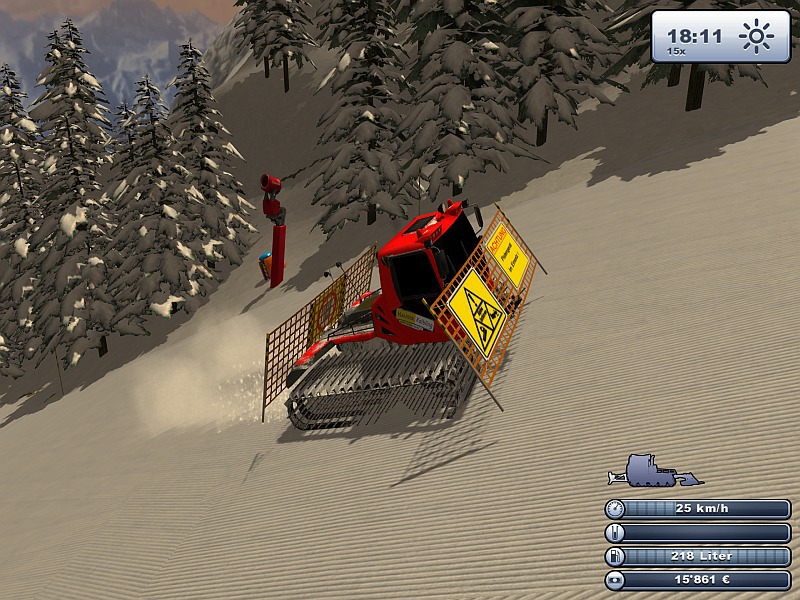This screenshot has height=600, width=800.
Task: Click the sun weather icon
Action: [x=756, y=39]
